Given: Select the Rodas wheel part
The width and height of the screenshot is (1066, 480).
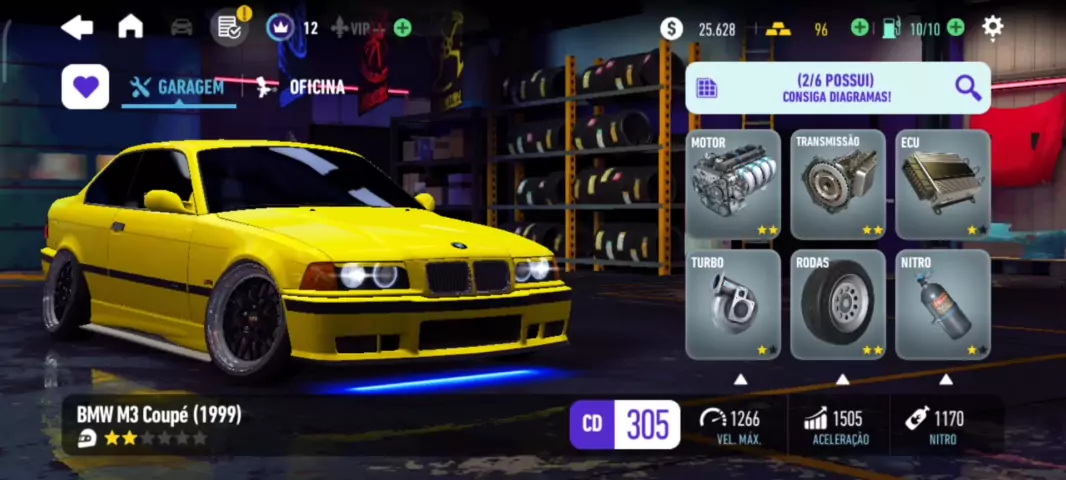Looking at the screenshot, I should click(838, 304).
